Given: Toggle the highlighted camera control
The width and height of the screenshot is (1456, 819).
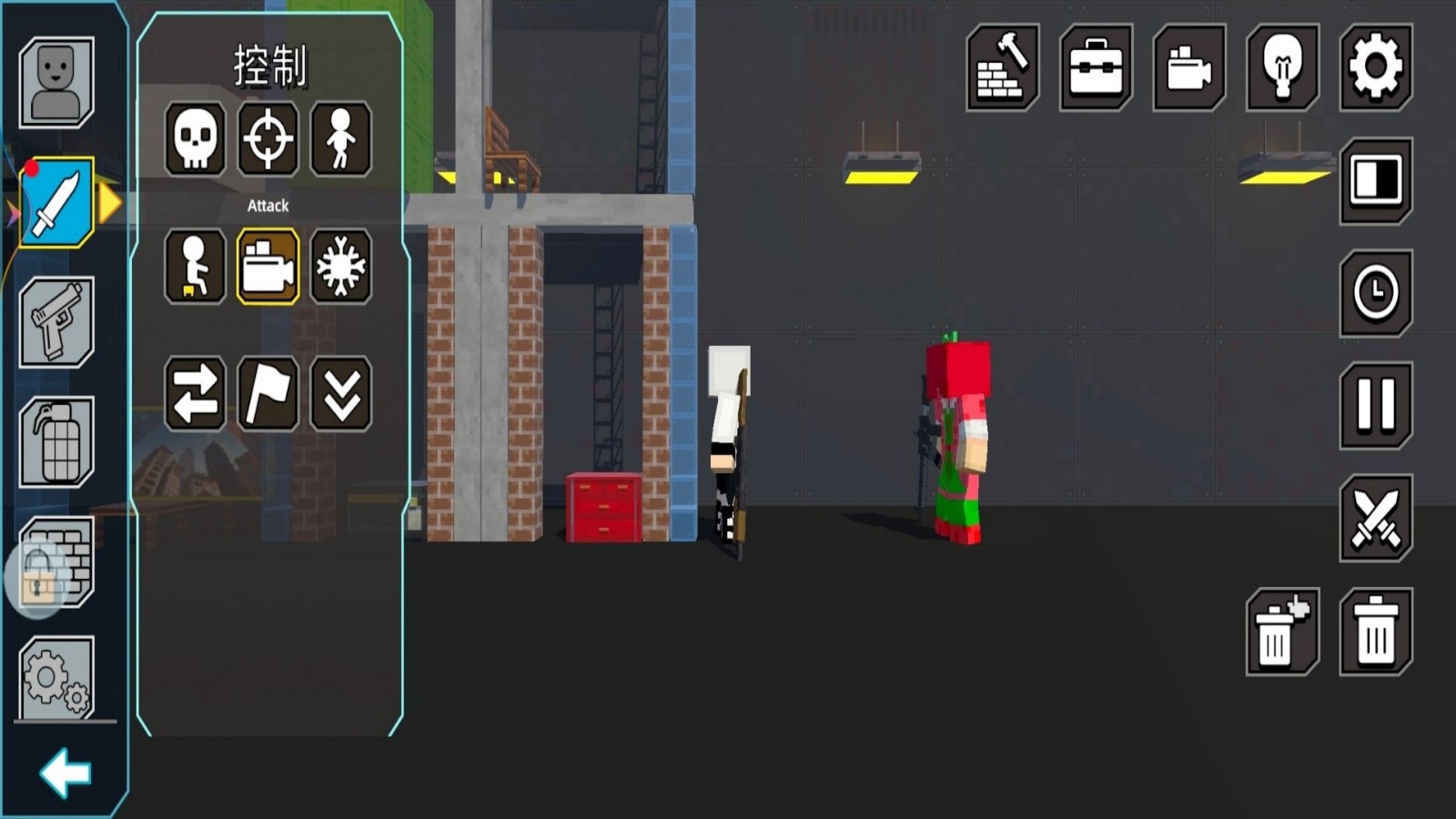Looking at the screenshot, I should tap(268, 267).
